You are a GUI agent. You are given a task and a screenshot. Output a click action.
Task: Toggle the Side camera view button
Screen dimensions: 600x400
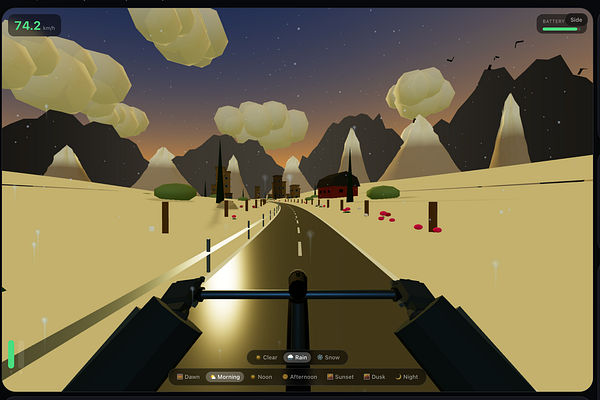point(576,19)
